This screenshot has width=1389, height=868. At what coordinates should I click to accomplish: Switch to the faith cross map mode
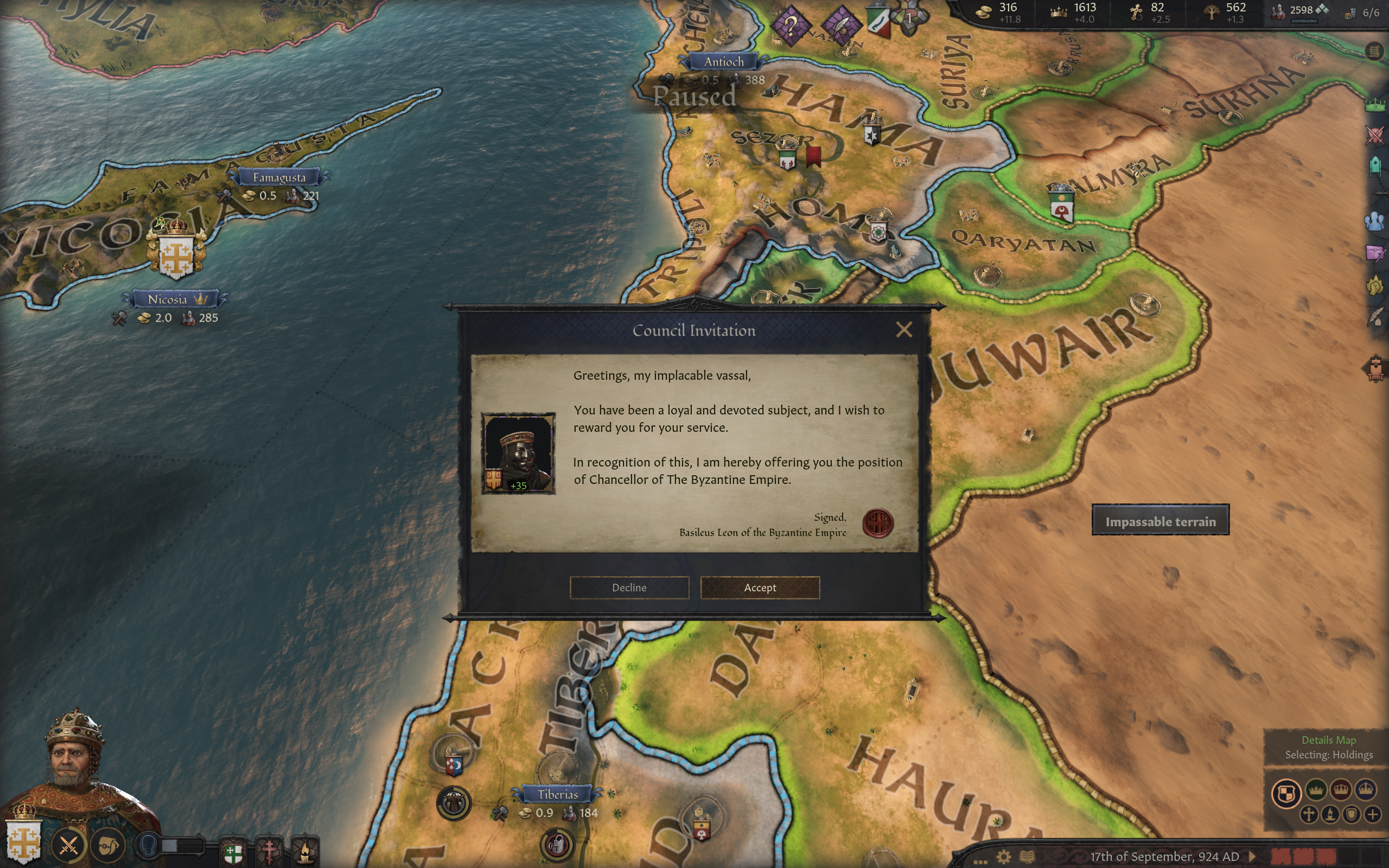click(1309, 814)
